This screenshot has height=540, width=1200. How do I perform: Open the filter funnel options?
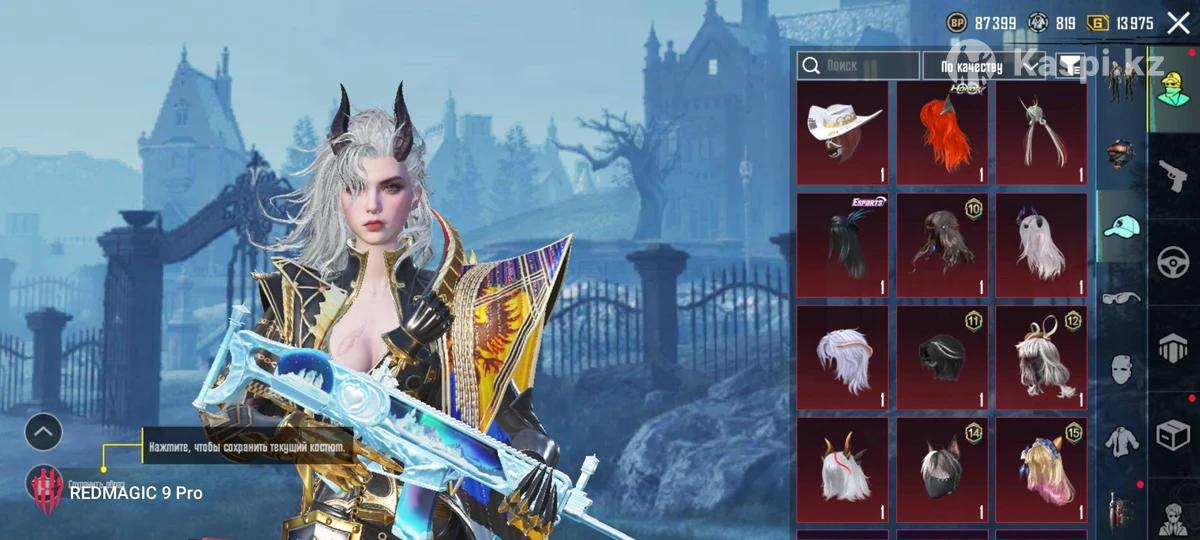coord(1069,66)
